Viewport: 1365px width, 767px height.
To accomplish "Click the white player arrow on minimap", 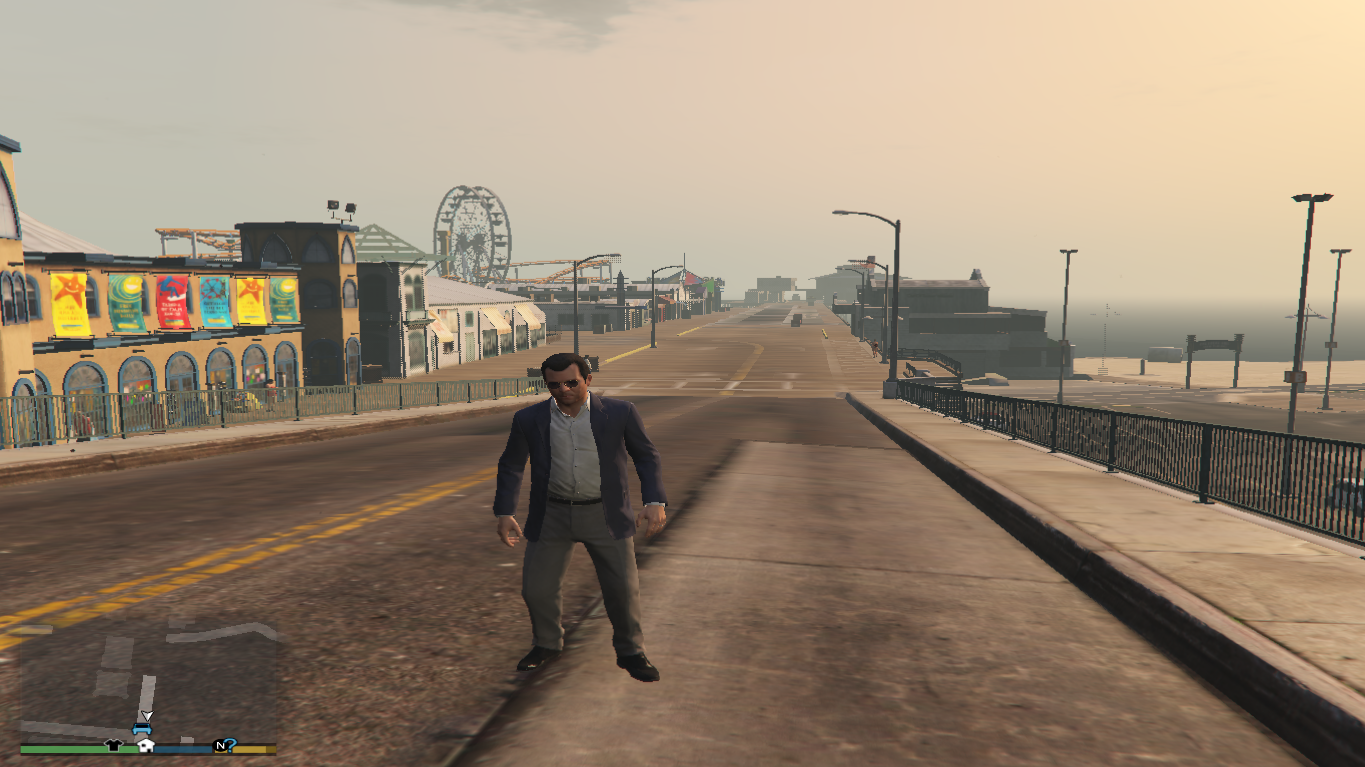I will (146, 716).
